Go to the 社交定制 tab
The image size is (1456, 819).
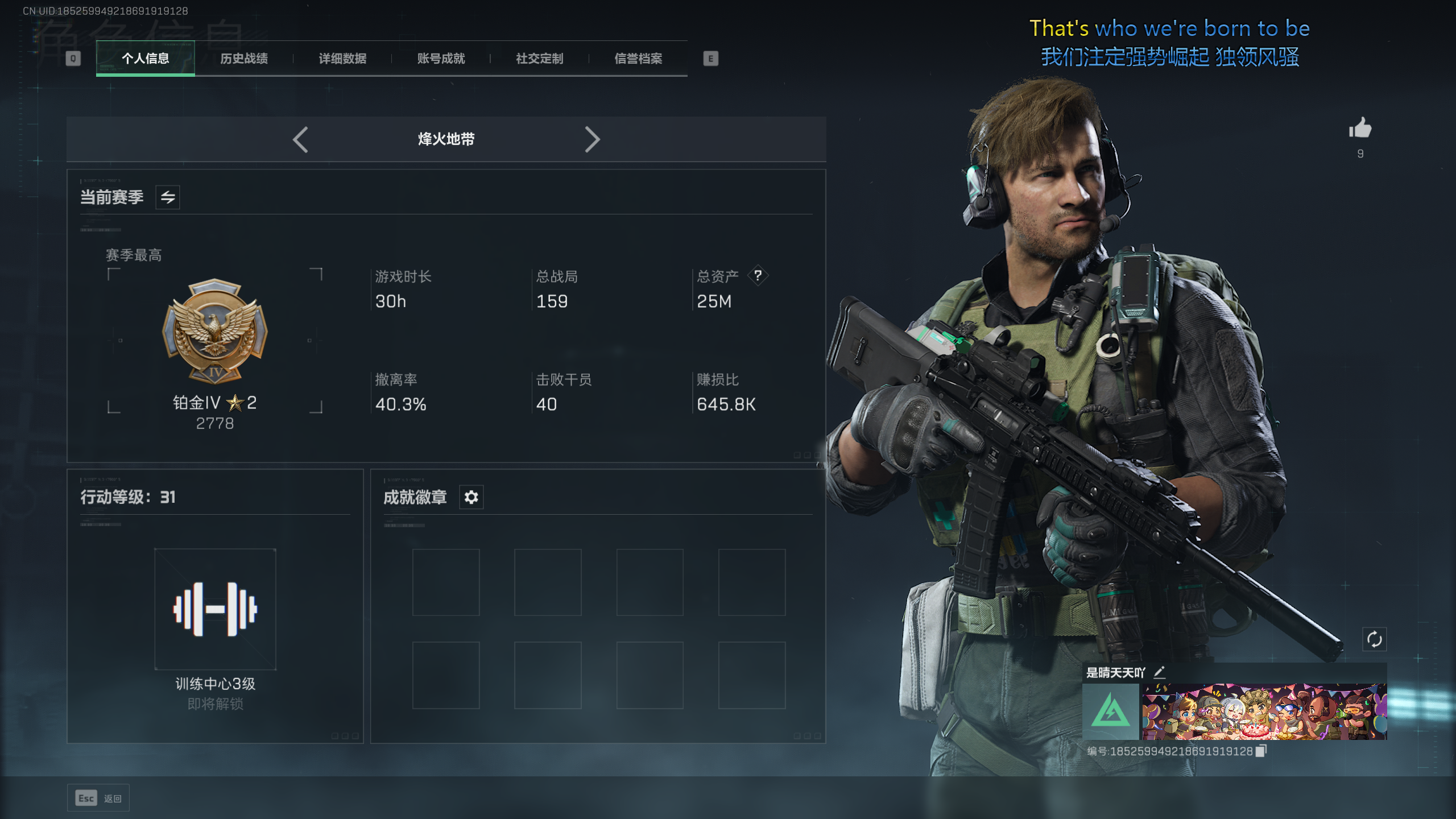pos(539,59)
